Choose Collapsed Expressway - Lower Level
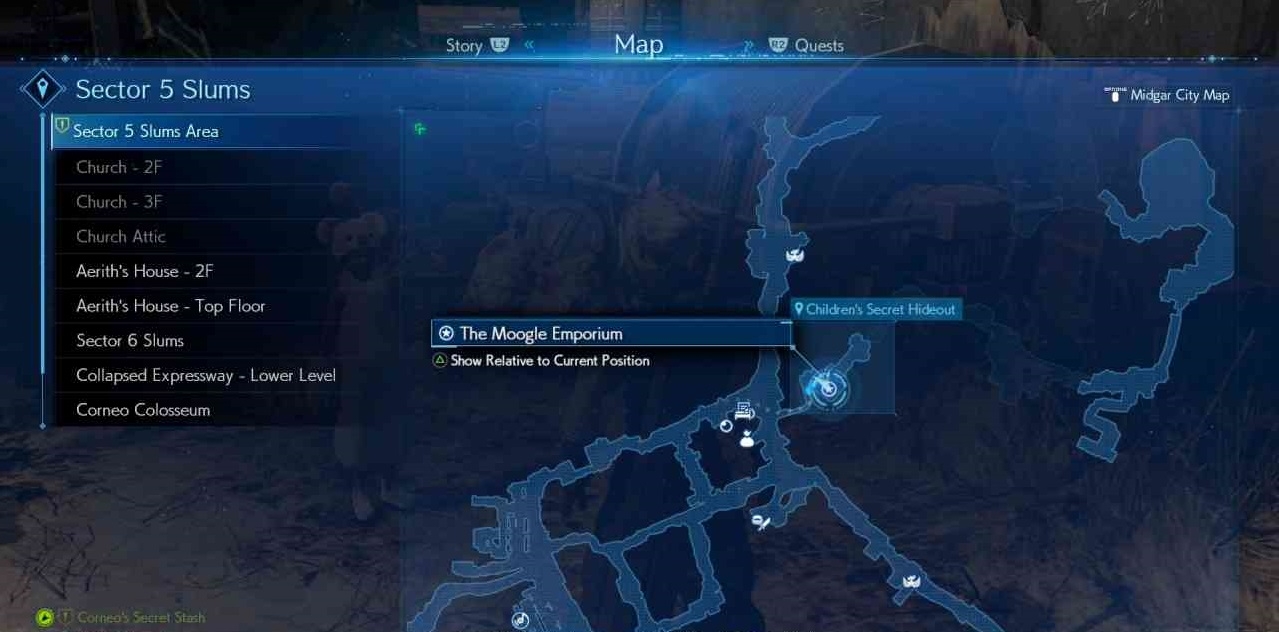The image size is (1279, 632). coord(206,376)
